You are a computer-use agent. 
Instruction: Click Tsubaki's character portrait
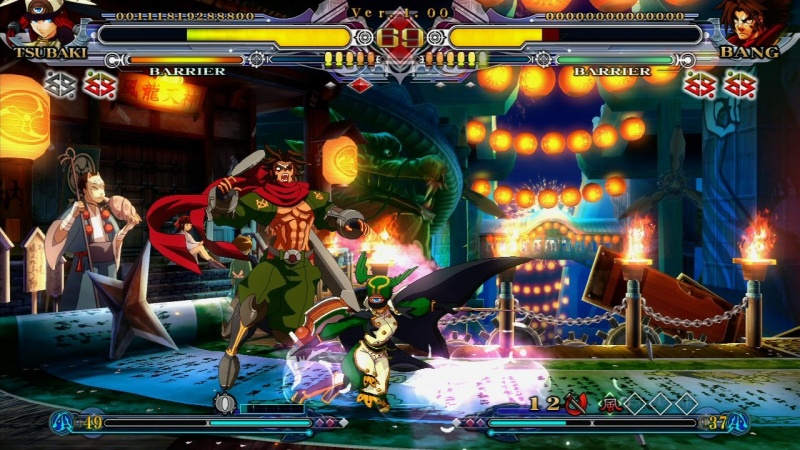tap(38, 24)
